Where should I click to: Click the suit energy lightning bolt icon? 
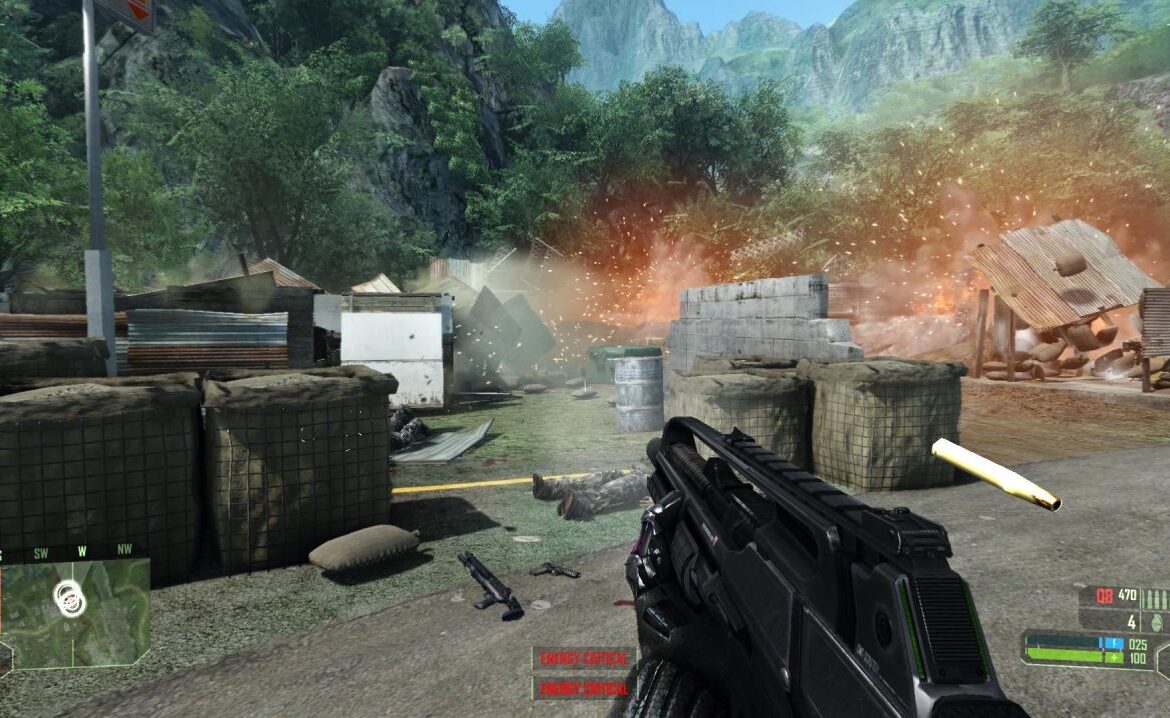(1115, 644)
